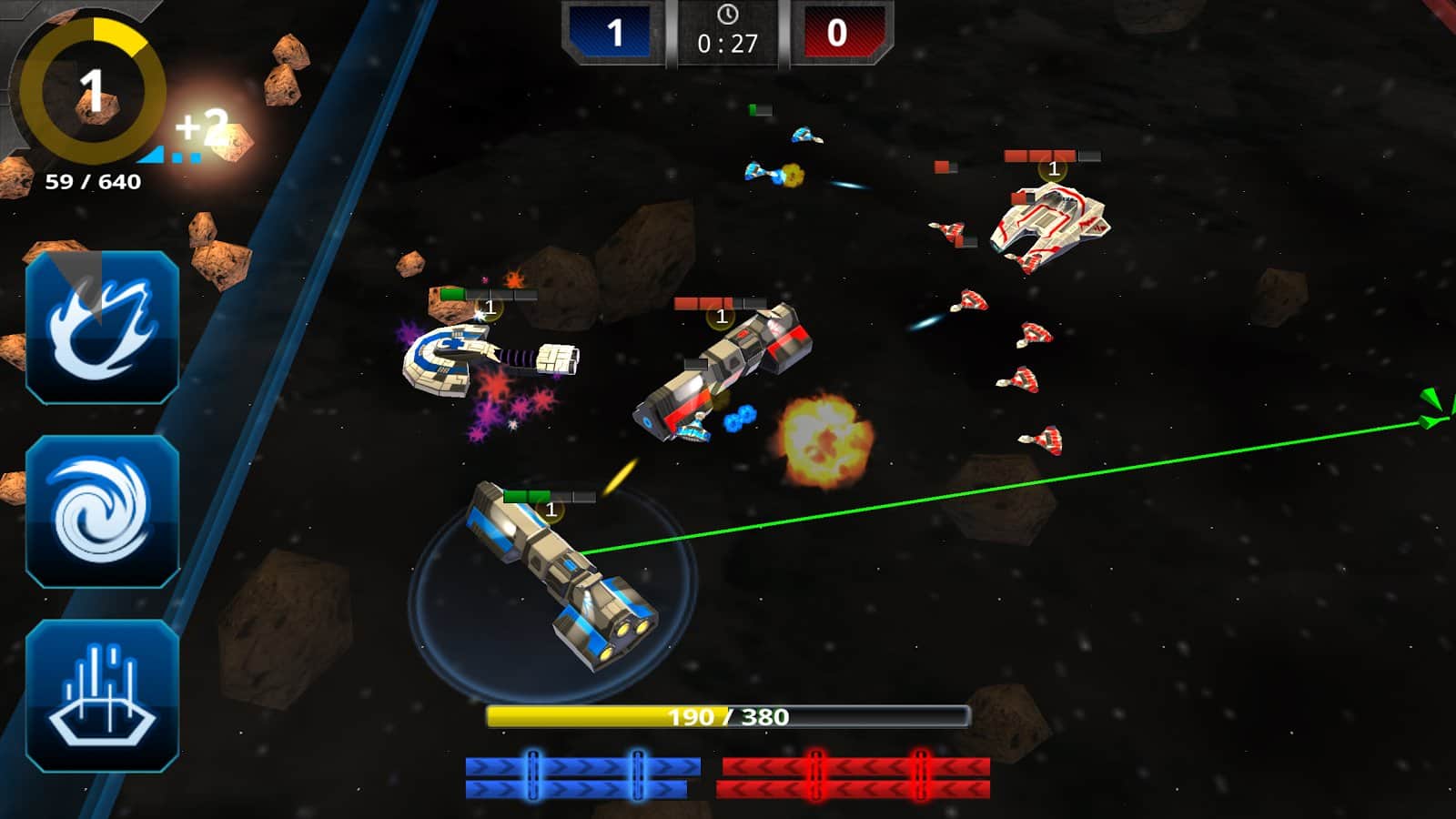Trigger the ship shield ability
Viewport: 1456px width, 819px height.
pos(102,696)
